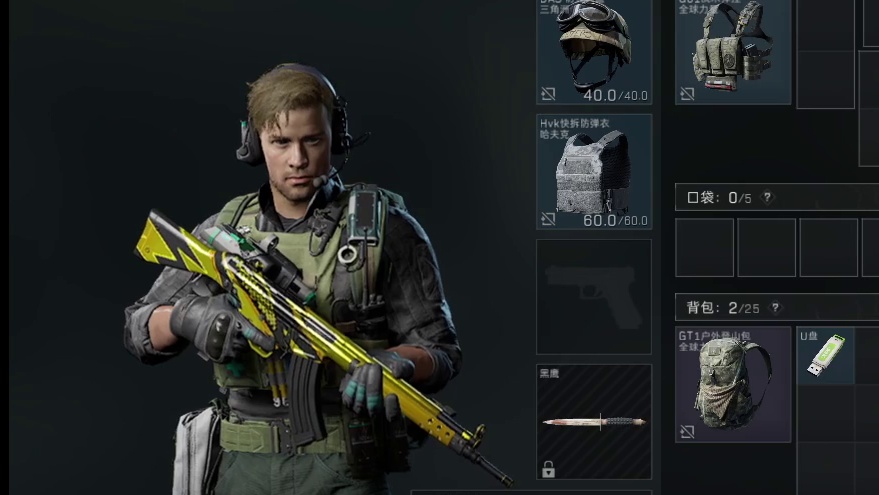Open the 背包 backpack help question mark

(x=775, y=308)
